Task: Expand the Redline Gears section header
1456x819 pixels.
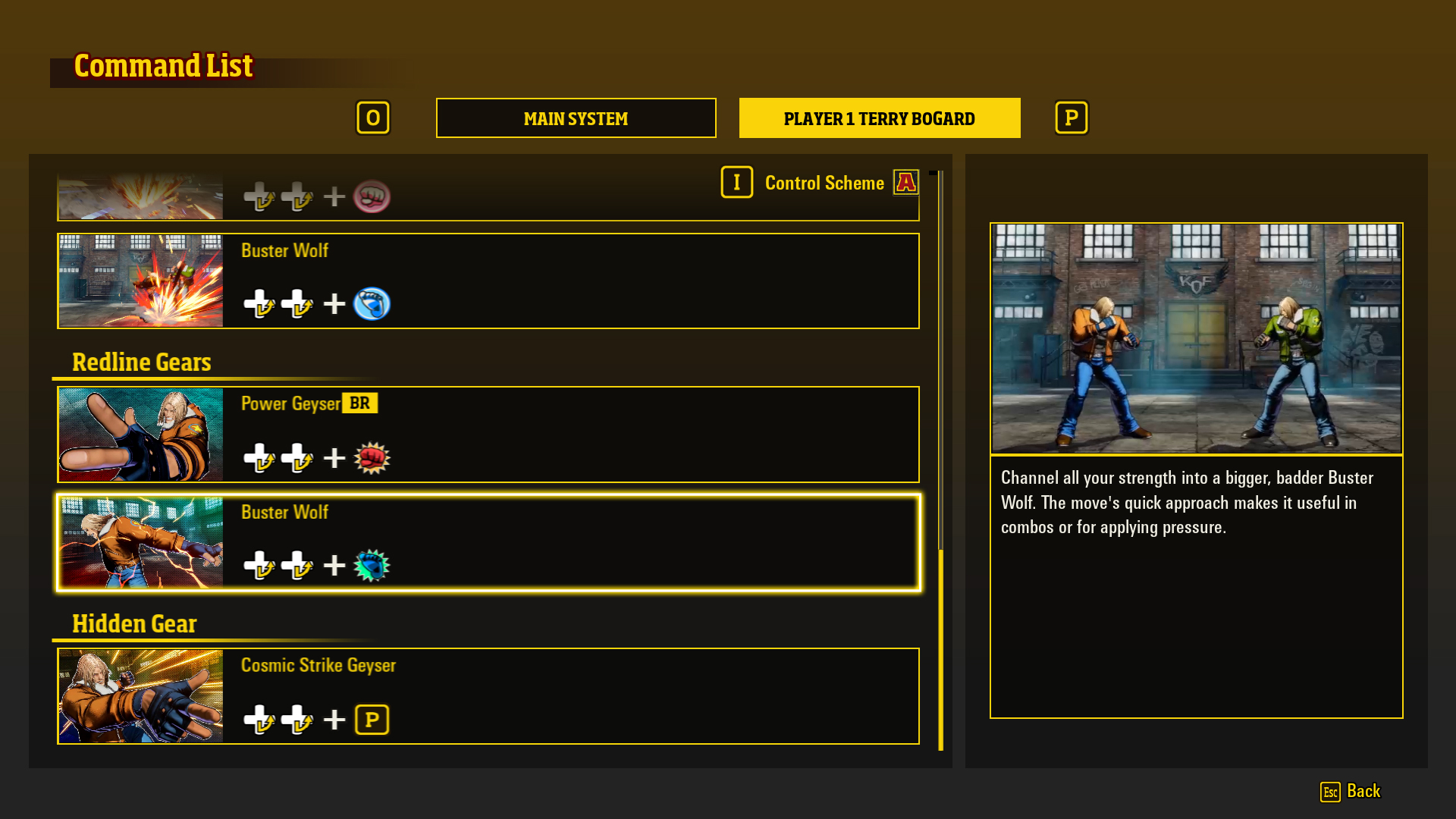Action: pos(141,362)
